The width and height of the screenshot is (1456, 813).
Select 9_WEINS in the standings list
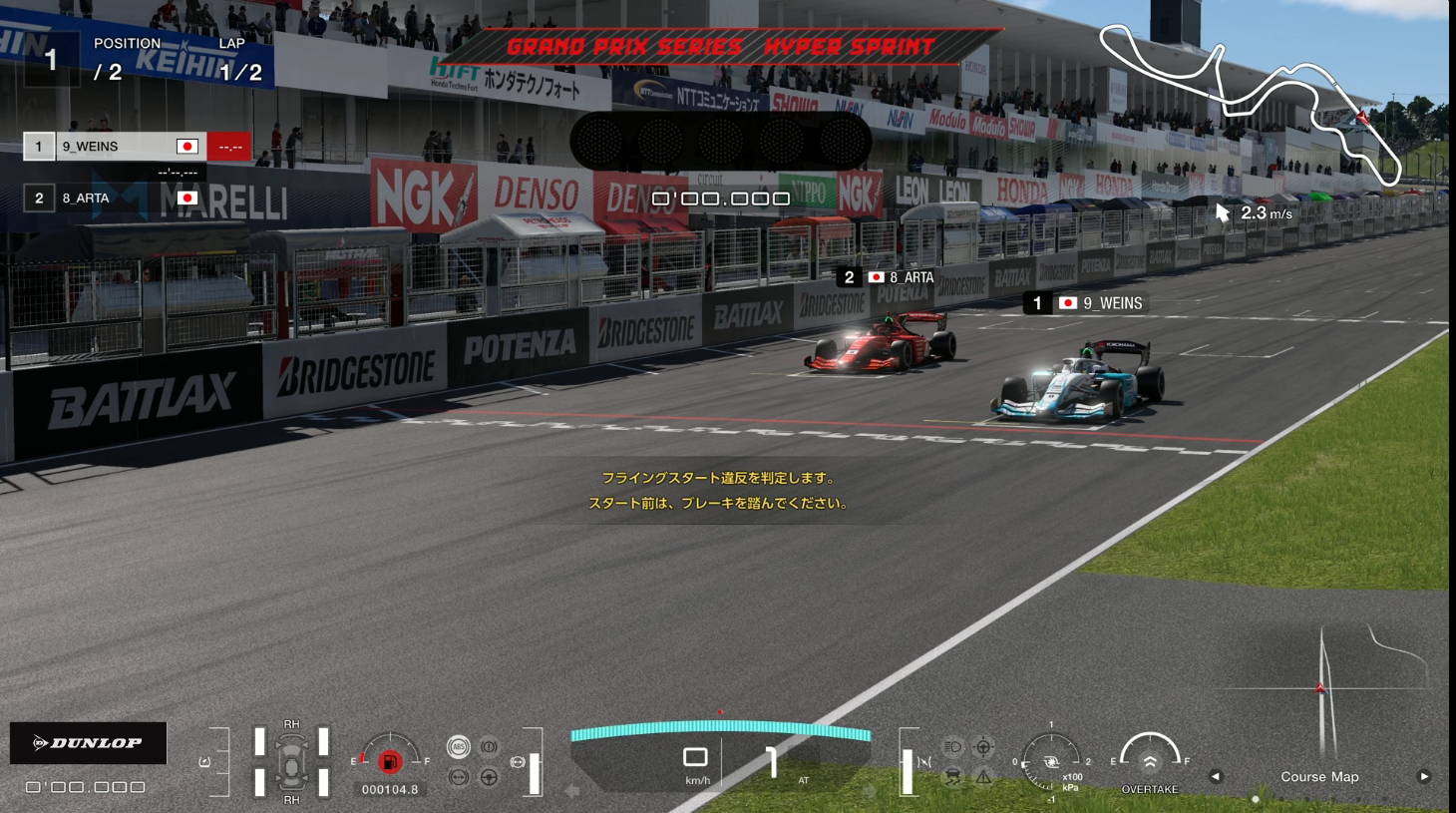[120, 147]
